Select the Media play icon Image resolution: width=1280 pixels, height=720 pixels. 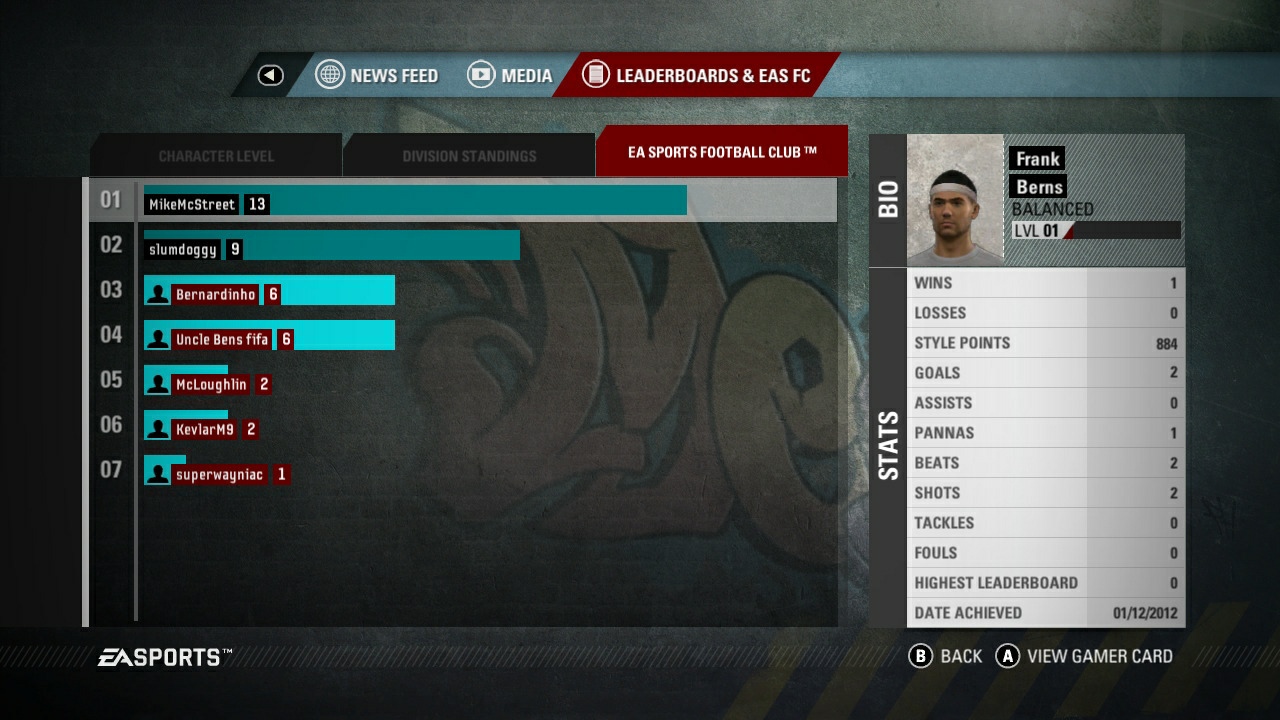click(x=481, y=75)
